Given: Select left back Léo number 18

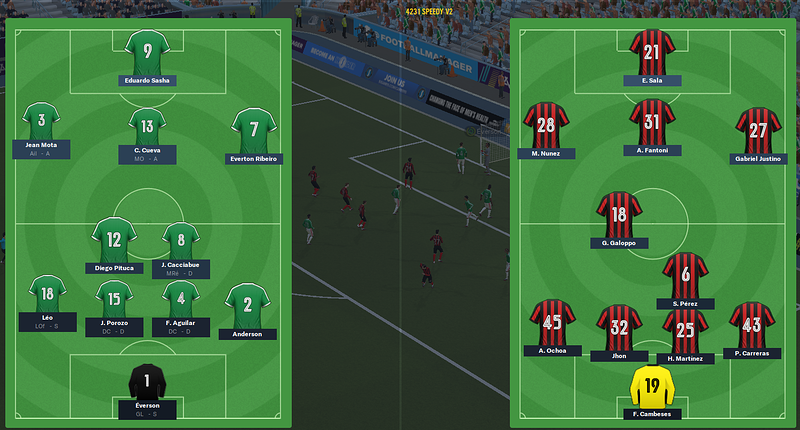Looking at the screenshot, I should coord(47,296).
